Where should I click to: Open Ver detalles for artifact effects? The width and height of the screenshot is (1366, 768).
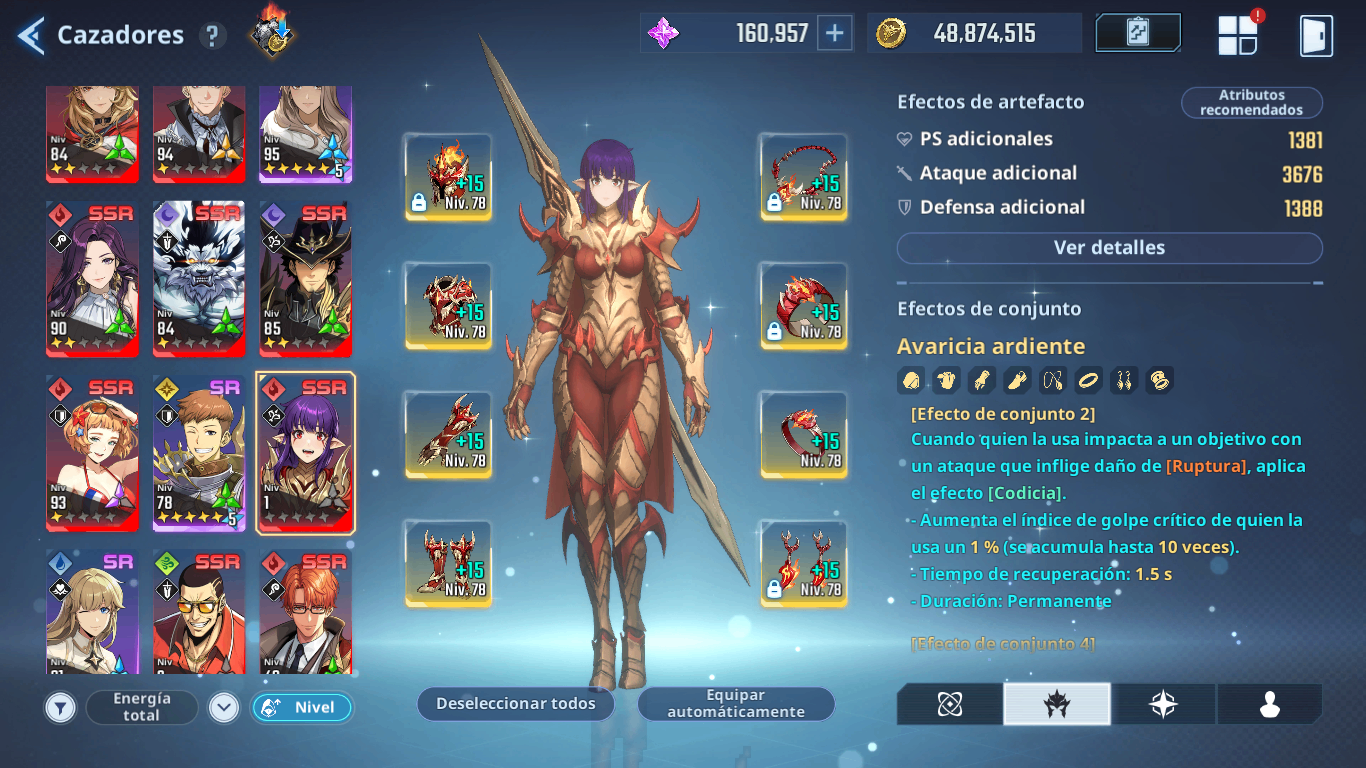click(1109, 248)
